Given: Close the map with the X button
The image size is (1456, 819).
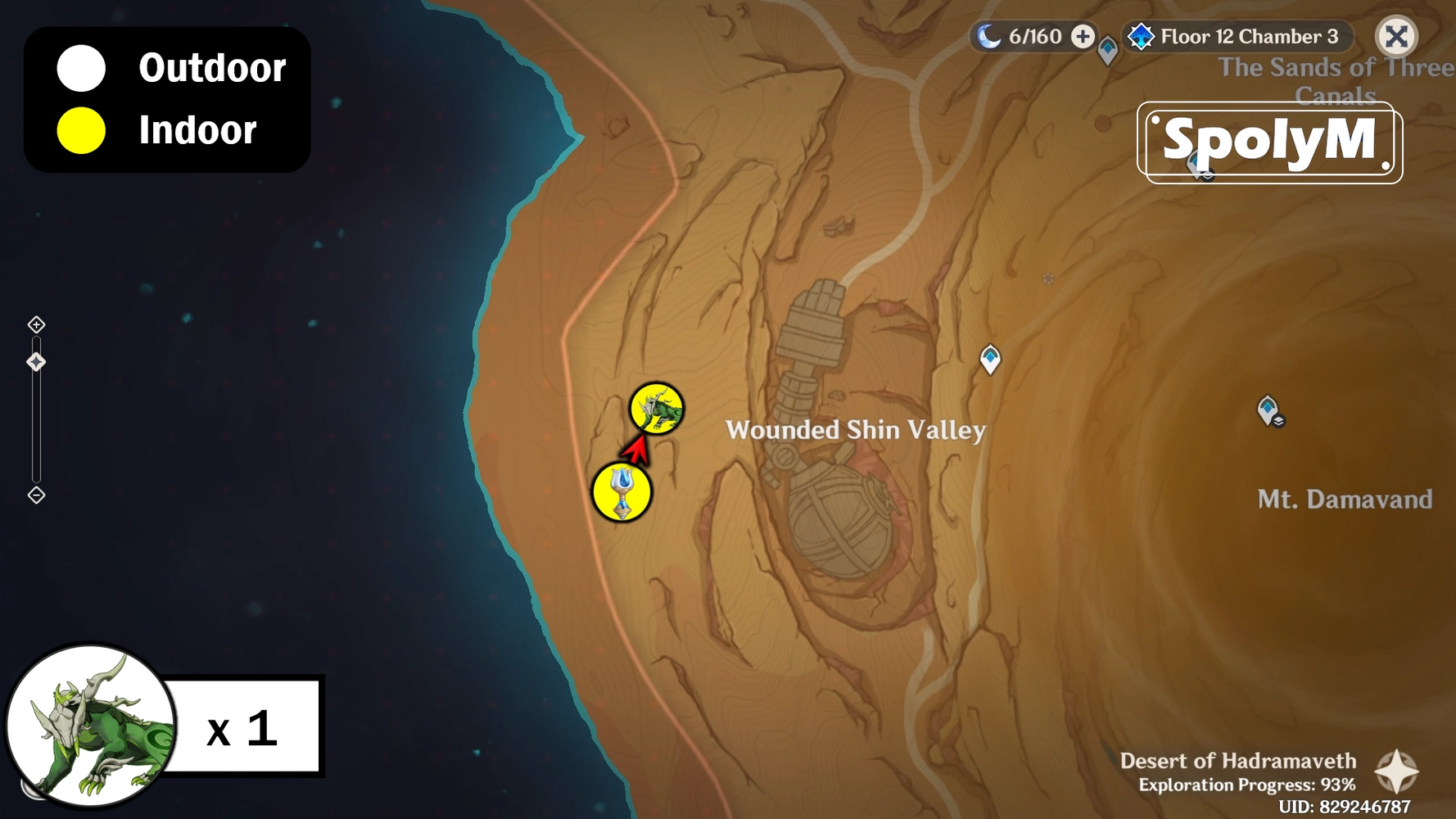Looking at the screenshot, I should click(x=1396, y=36).
